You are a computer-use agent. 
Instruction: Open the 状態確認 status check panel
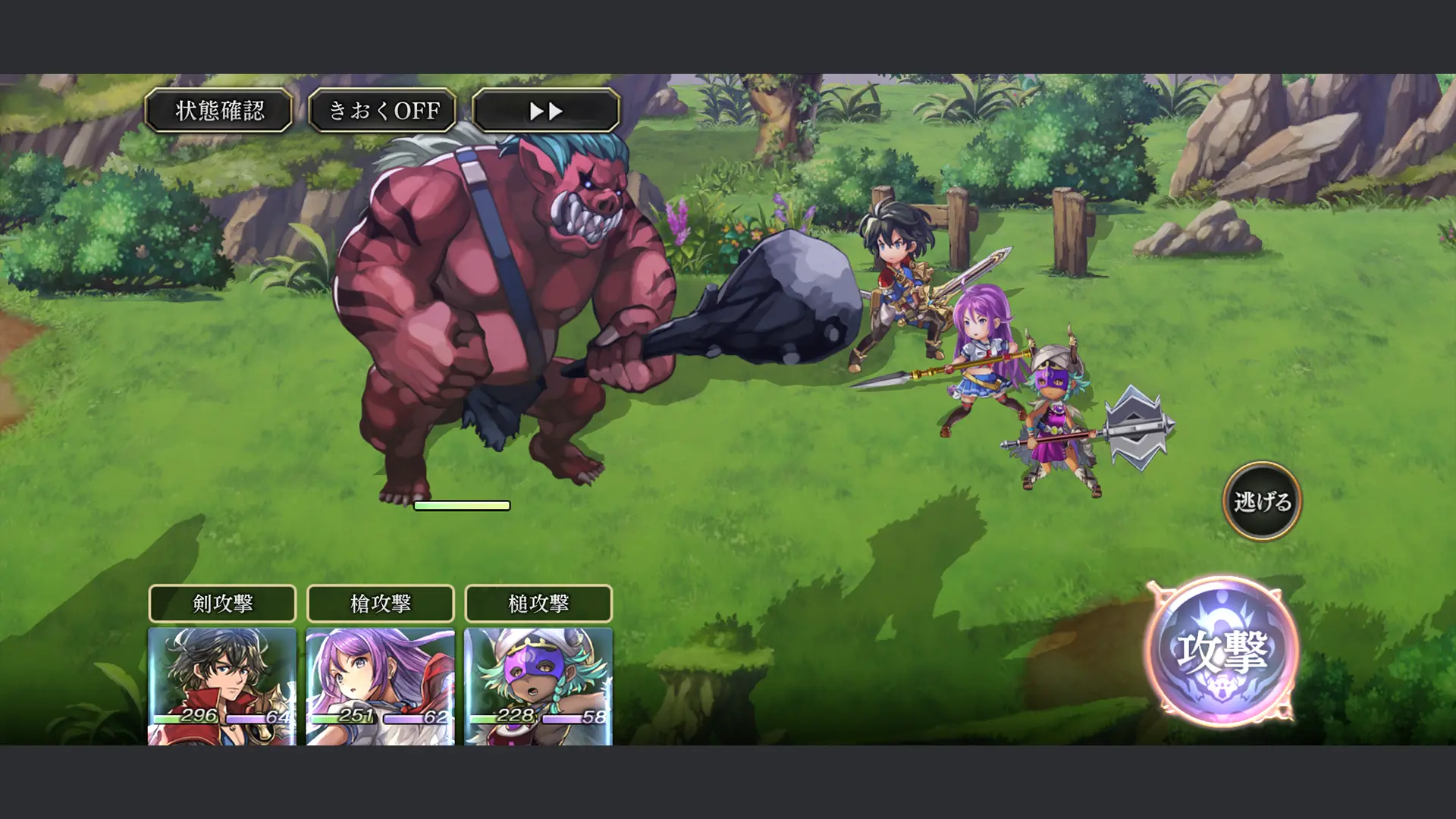tap(219, 111)
